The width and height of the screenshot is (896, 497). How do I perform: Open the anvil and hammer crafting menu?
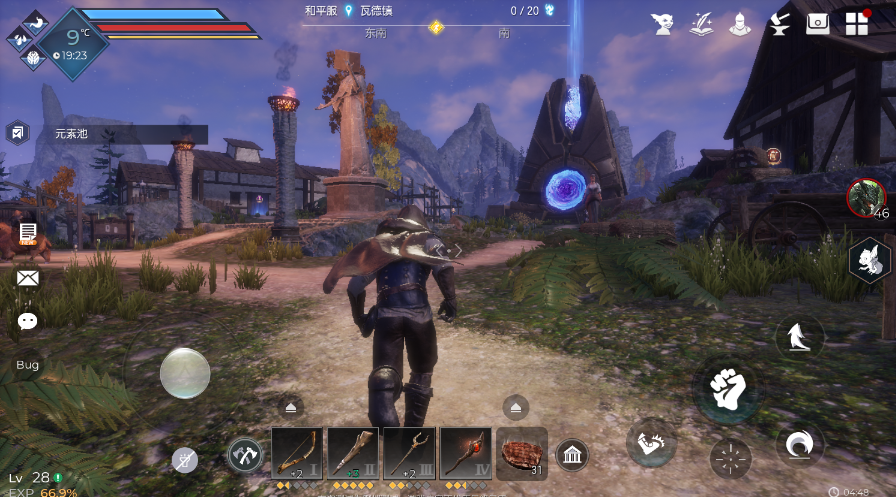point(779,24)
